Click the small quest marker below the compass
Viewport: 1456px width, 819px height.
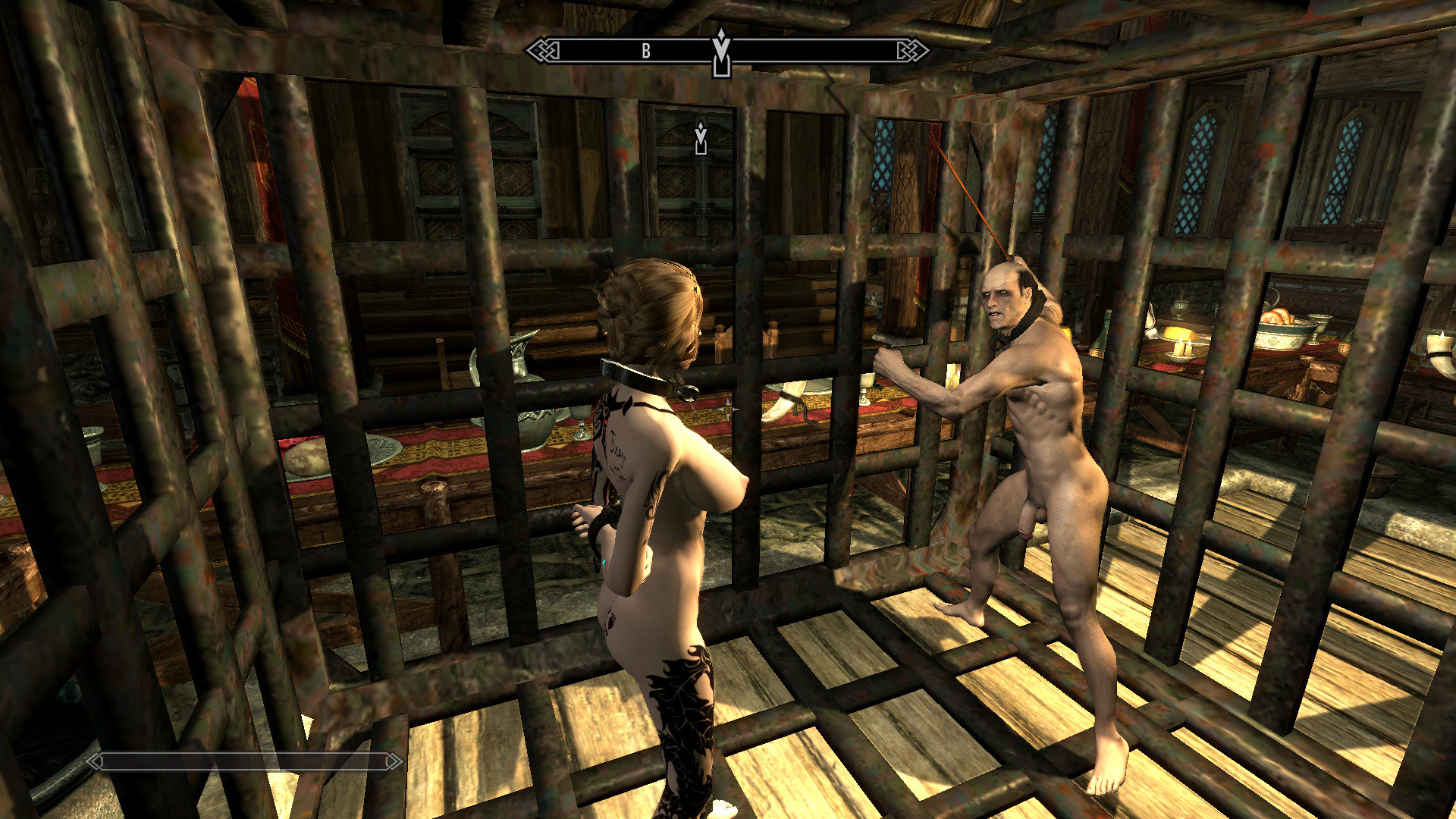click(x=701, y=136)
